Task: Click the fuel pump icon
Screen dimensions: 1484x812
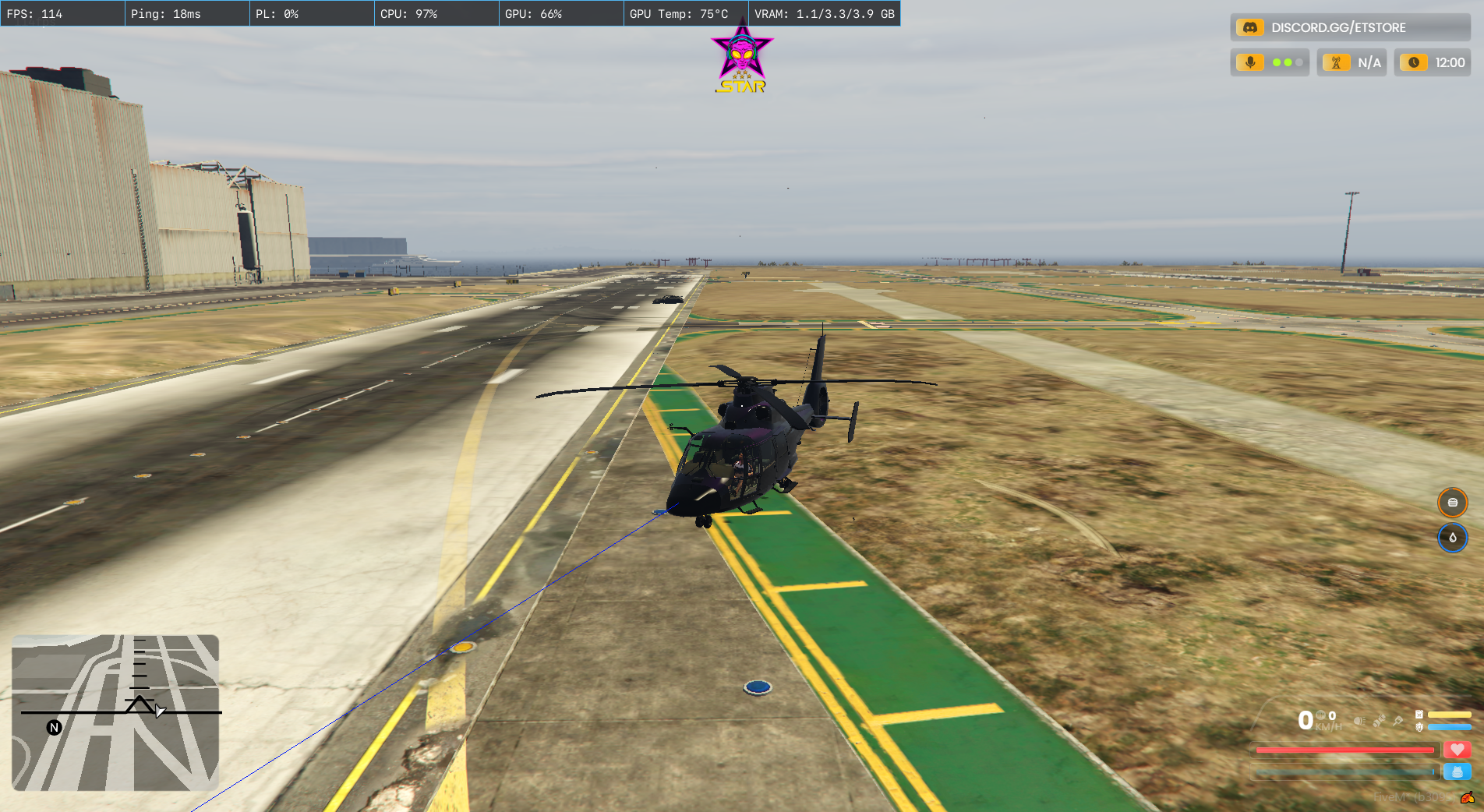Action: [x=1419, y=714]
